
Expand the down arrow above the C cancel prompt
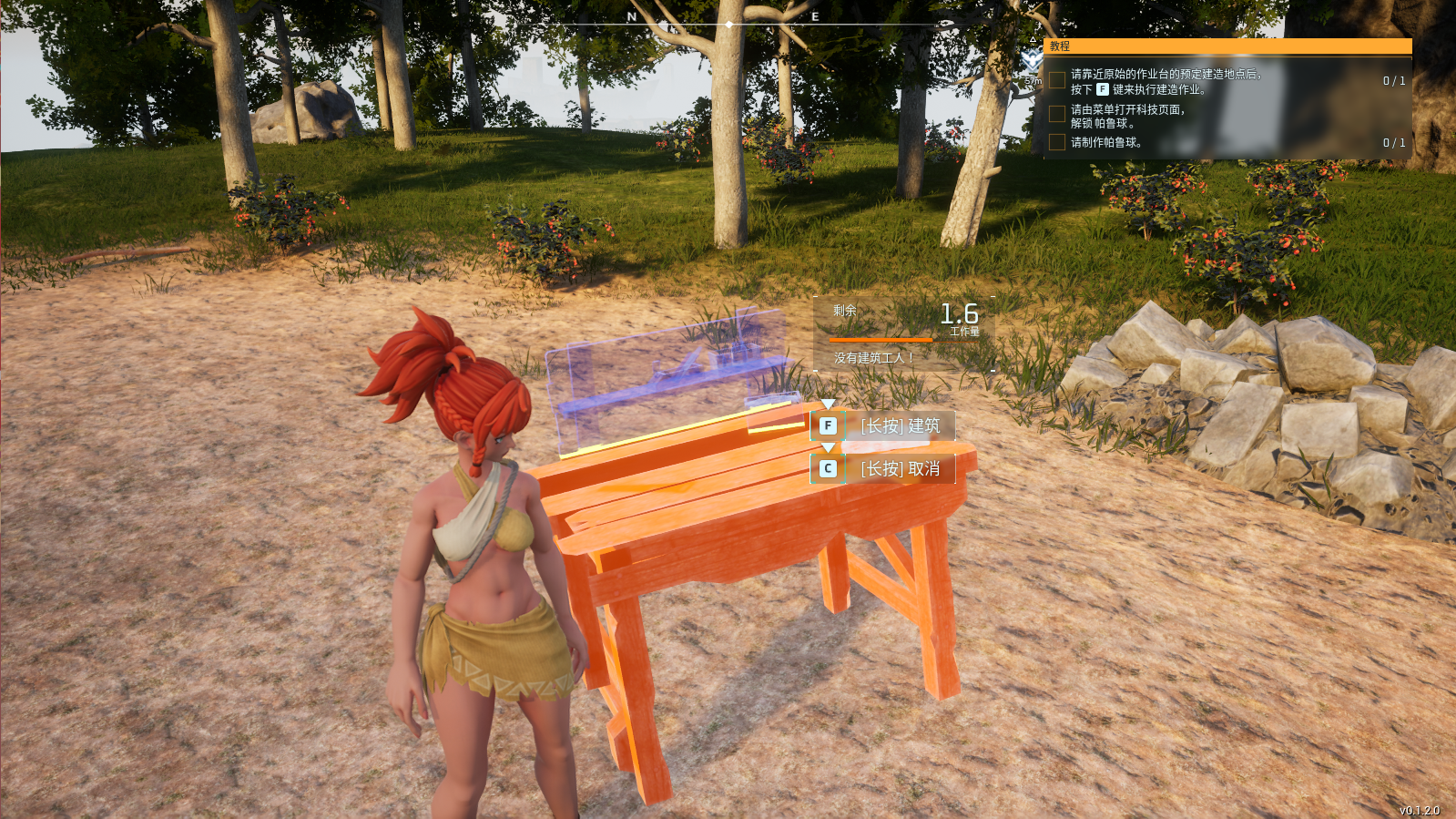click(828, 448)
